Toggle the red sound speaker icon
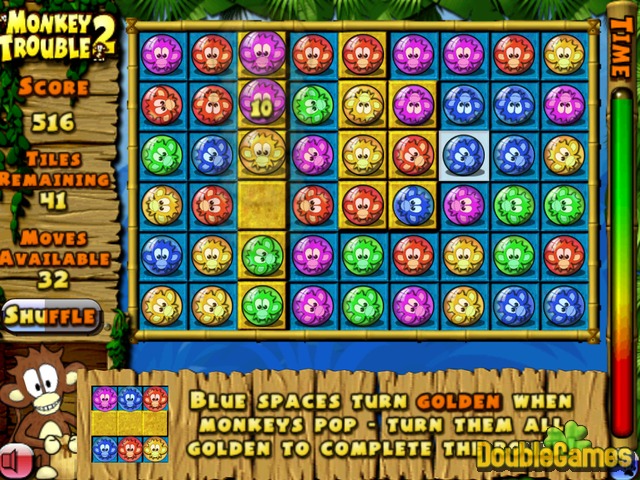This screenshot has width=640, height=480. pos(12,461)
